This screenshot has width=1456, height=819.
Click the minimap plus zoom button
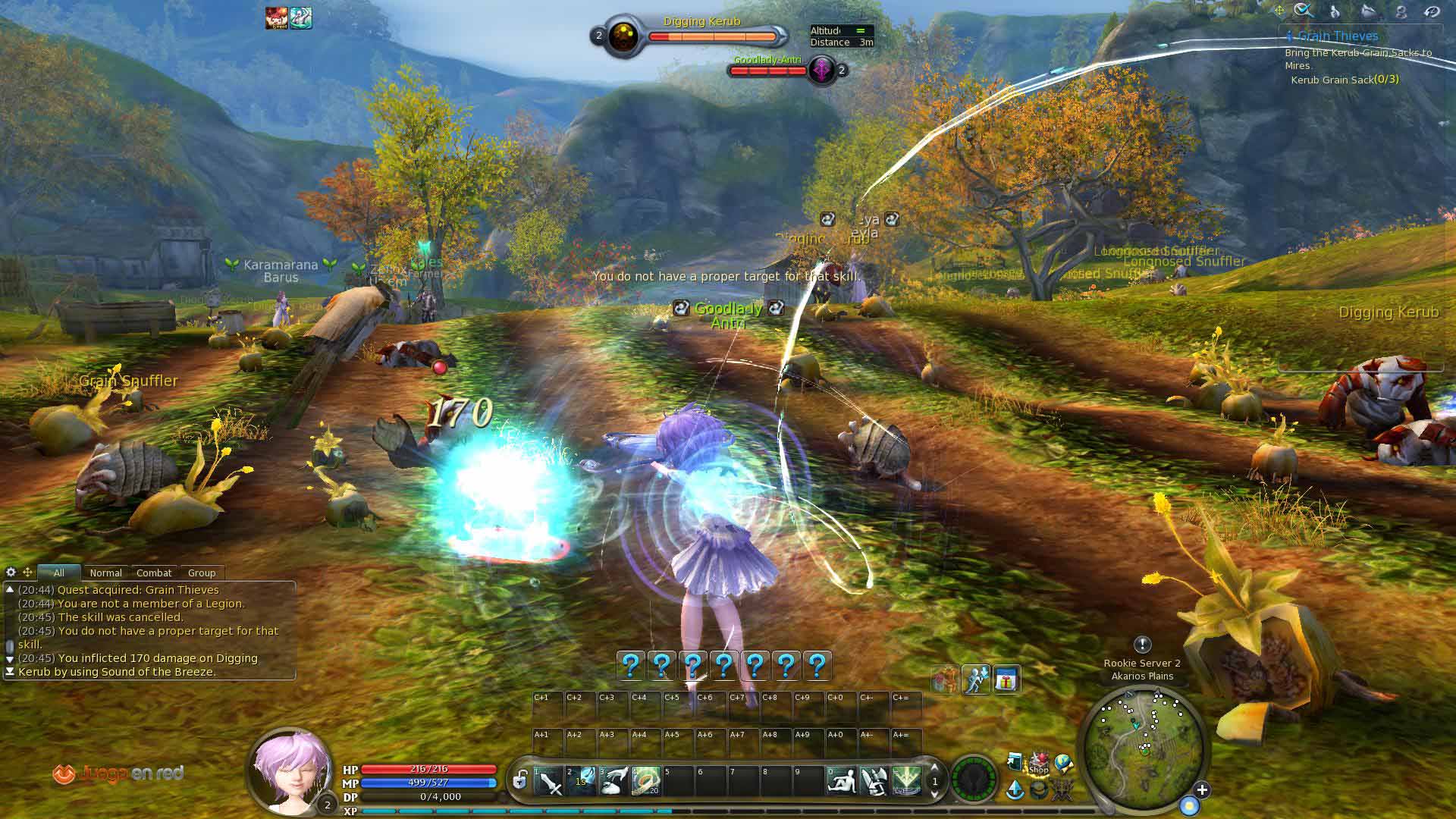tap(1202, 790)
